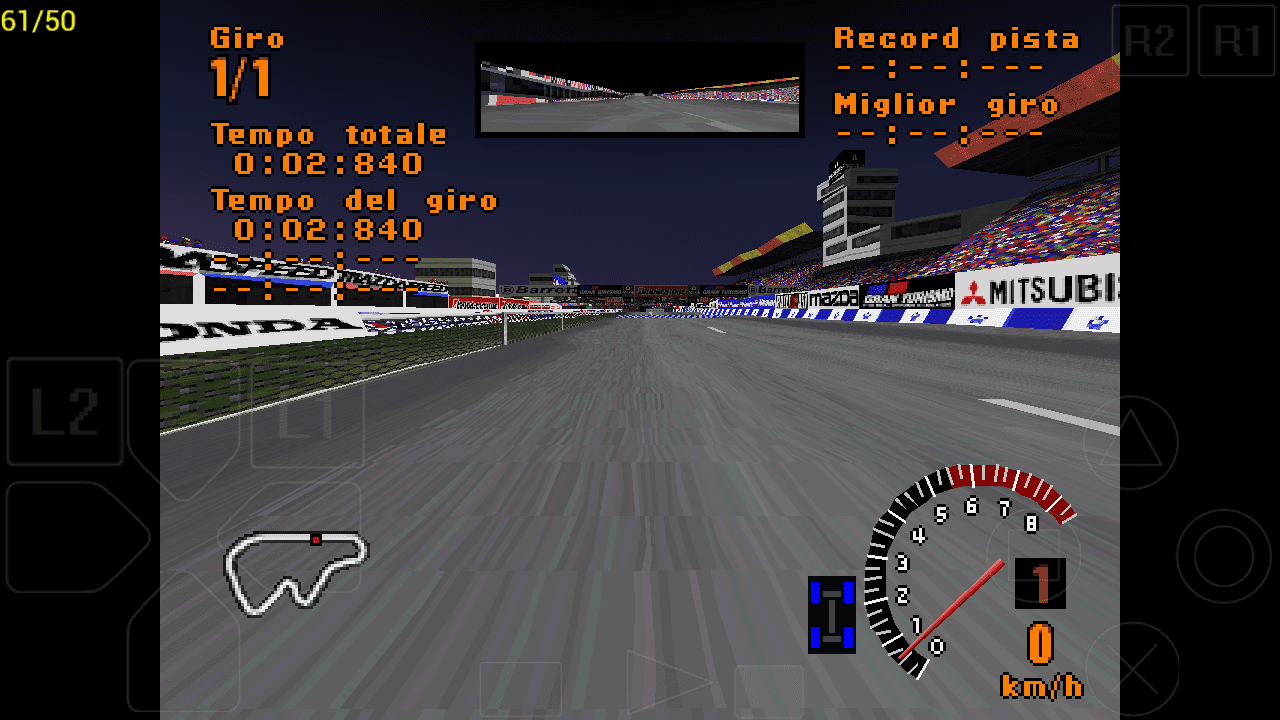
Task: Tap the R1 shoulder button
Action: click(x=1237, y=40)
